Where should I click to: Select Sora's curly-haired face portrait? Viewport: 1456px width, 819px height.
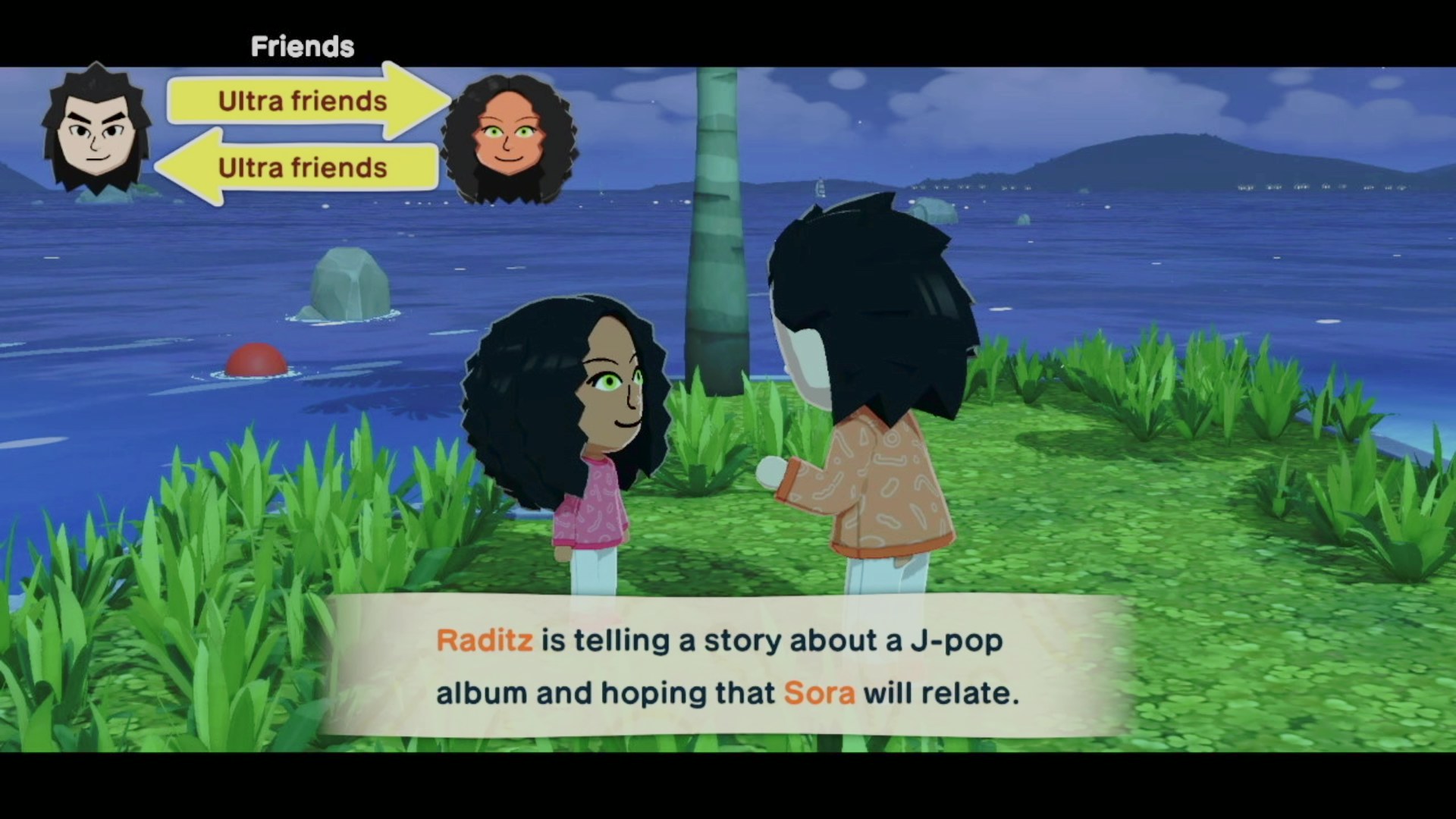[x=509, y=140]
